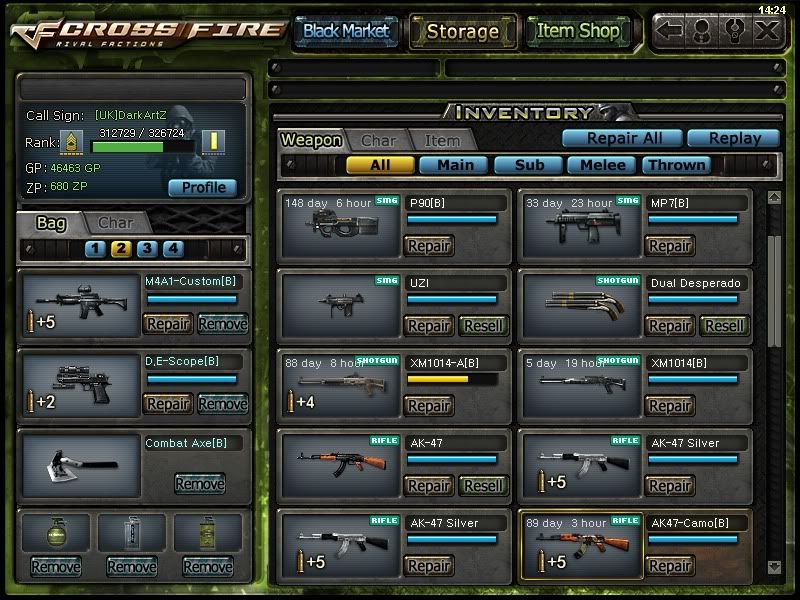Repair the AK47-Camo[B] rifle
Viewport: 800px width, 600px height.
pyautogui.click(x=670, y=566)
